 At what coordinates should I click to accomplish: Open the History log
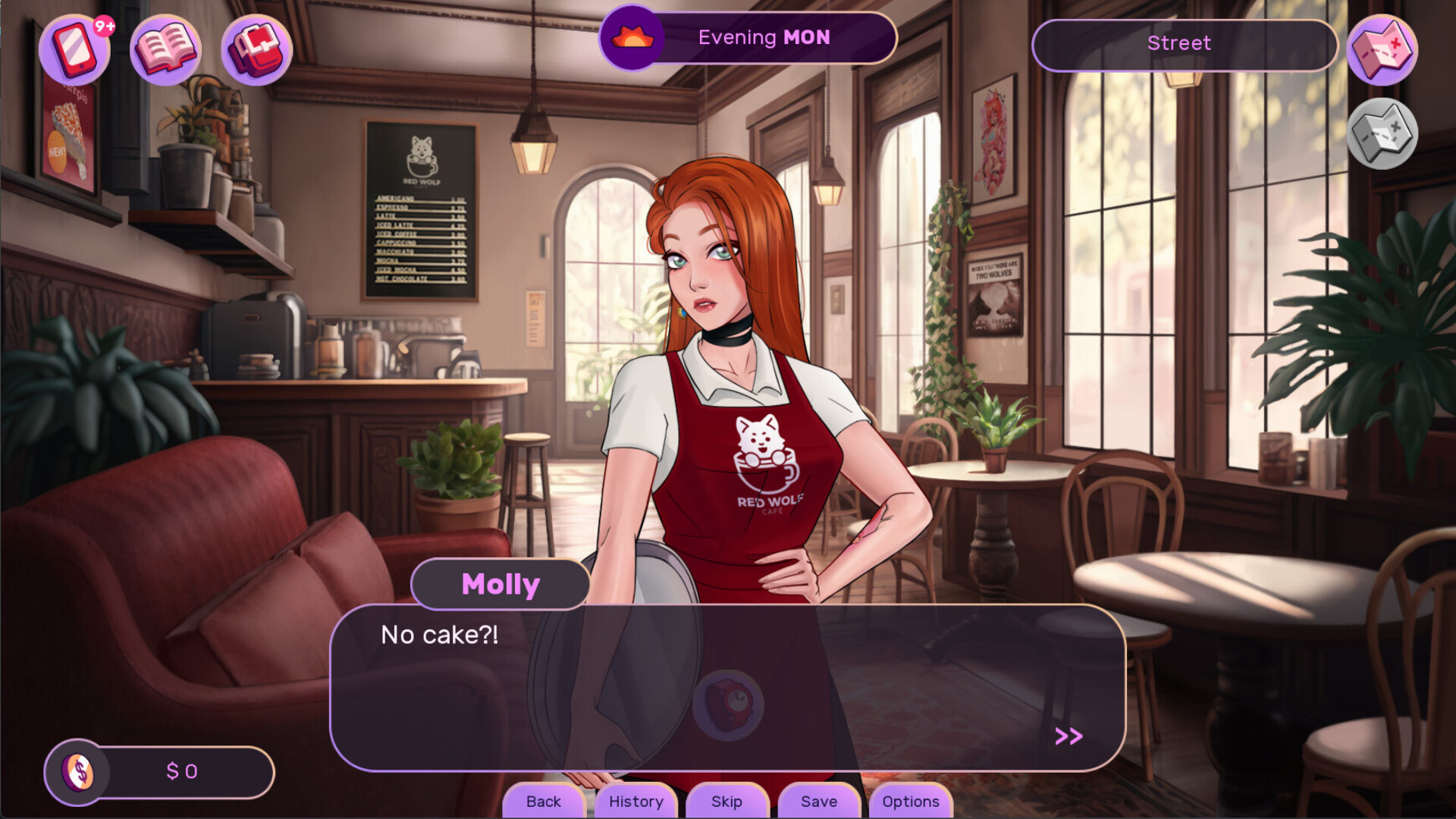coord(635,802)
